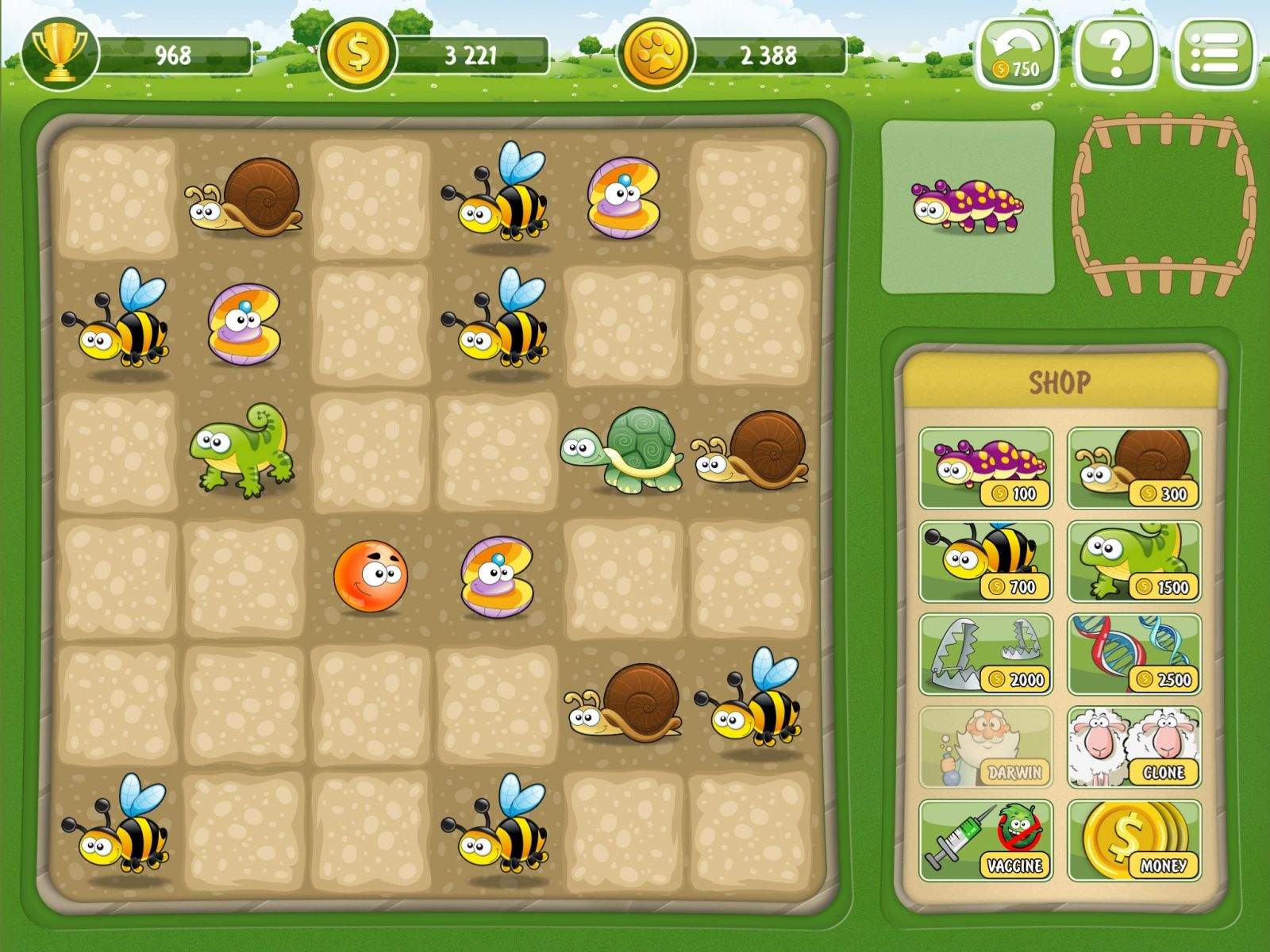The image size is (1270, 952).
Task: Buy the DNA item for 2500
Action: tap(1134, 654)
